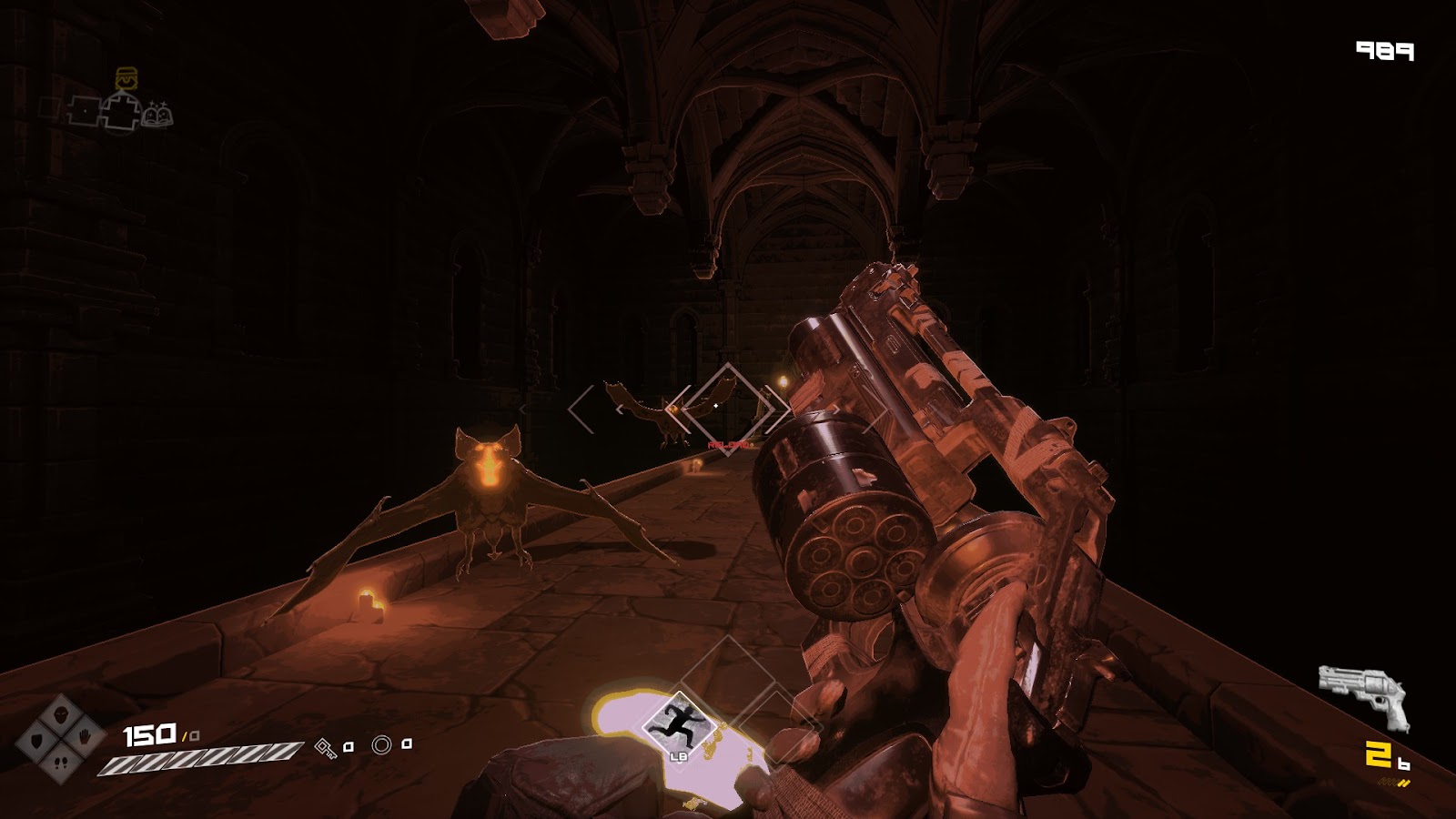Choose the open hand slot in the diamond
This screenshot has width=1456, height=819.
click(84, 737)
